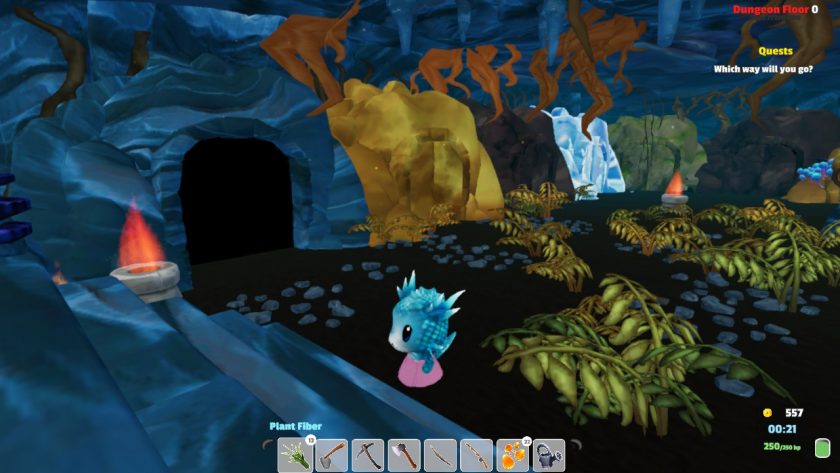Select the orange blobs item slot
840x473 pixels.
(x=512, y=455)
